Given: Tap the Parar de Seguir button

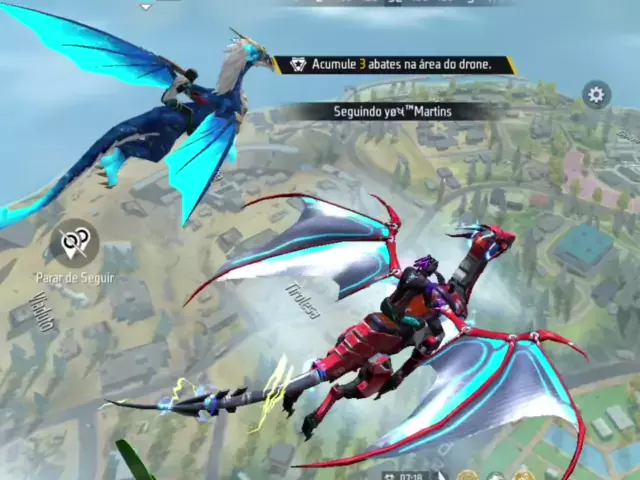Looking at the screenshot, I should point(74,243).
